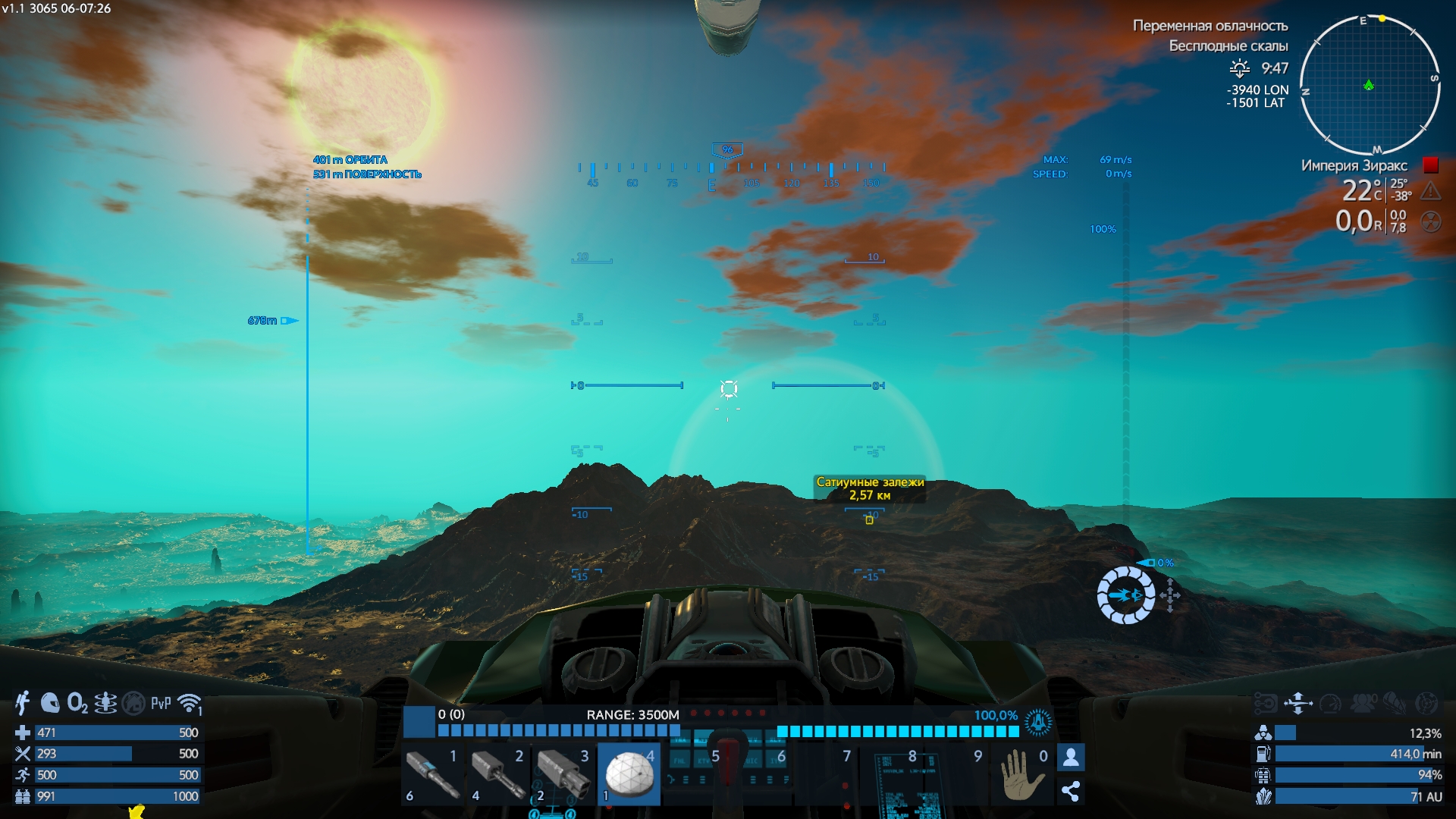
Task: Select the white dome in slot 4
Action: (629, 774)
